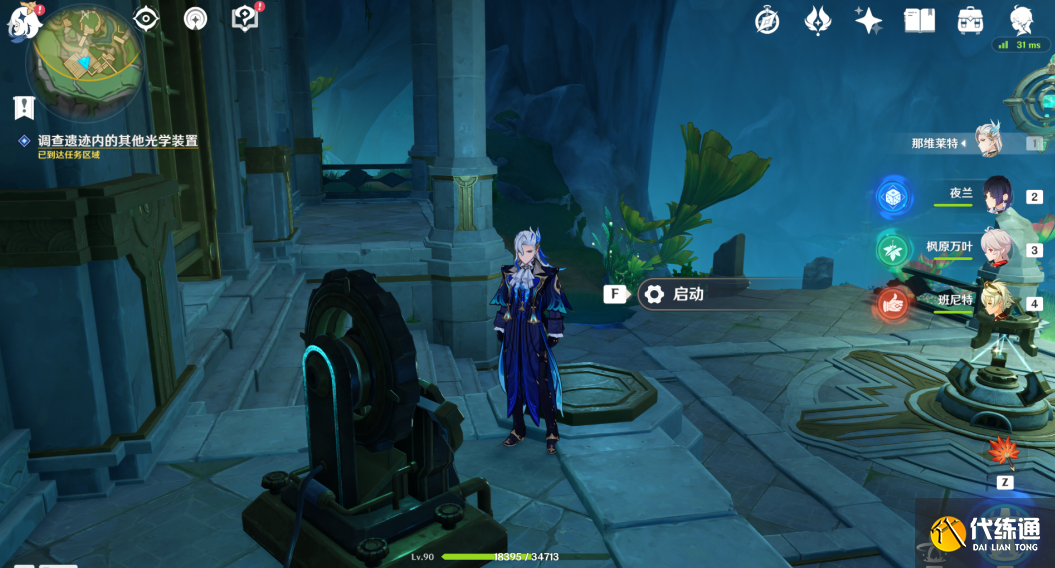This screenshot has height=568, width=1055.
Task: Choose the 启动 interaction option
Action: coord(690,294)
